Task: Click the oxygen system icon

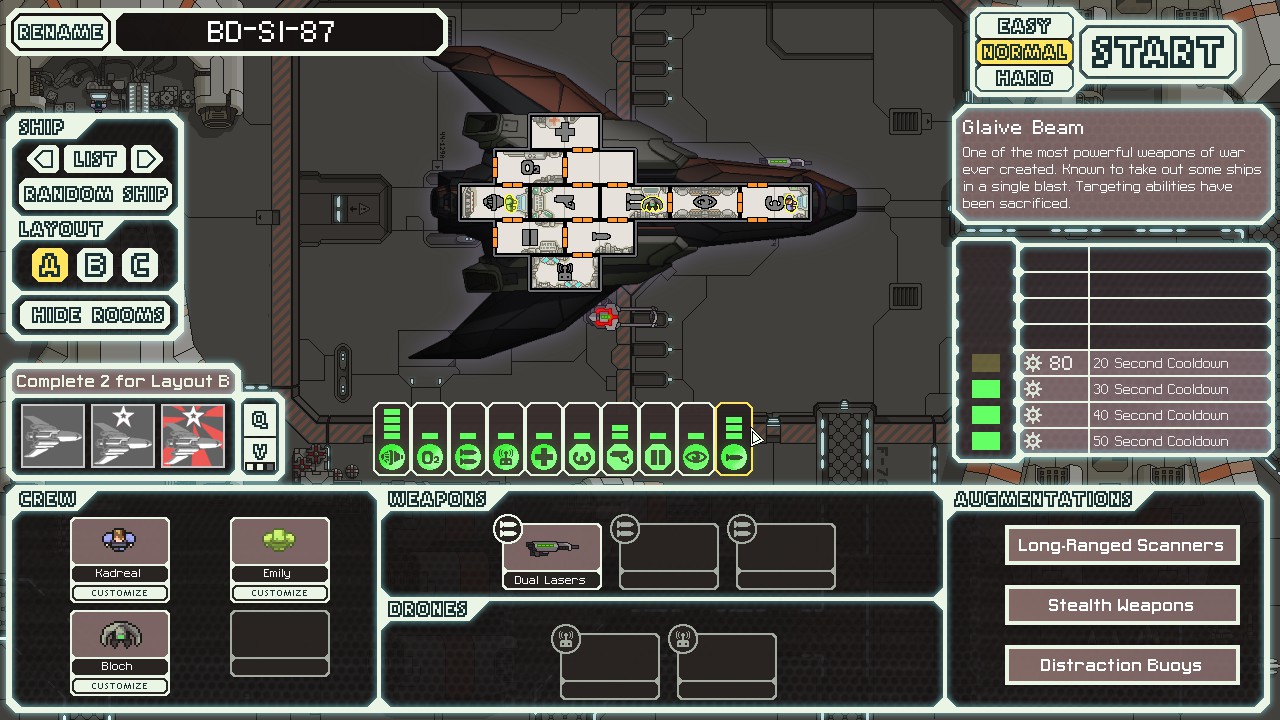Action: [430, 458]
